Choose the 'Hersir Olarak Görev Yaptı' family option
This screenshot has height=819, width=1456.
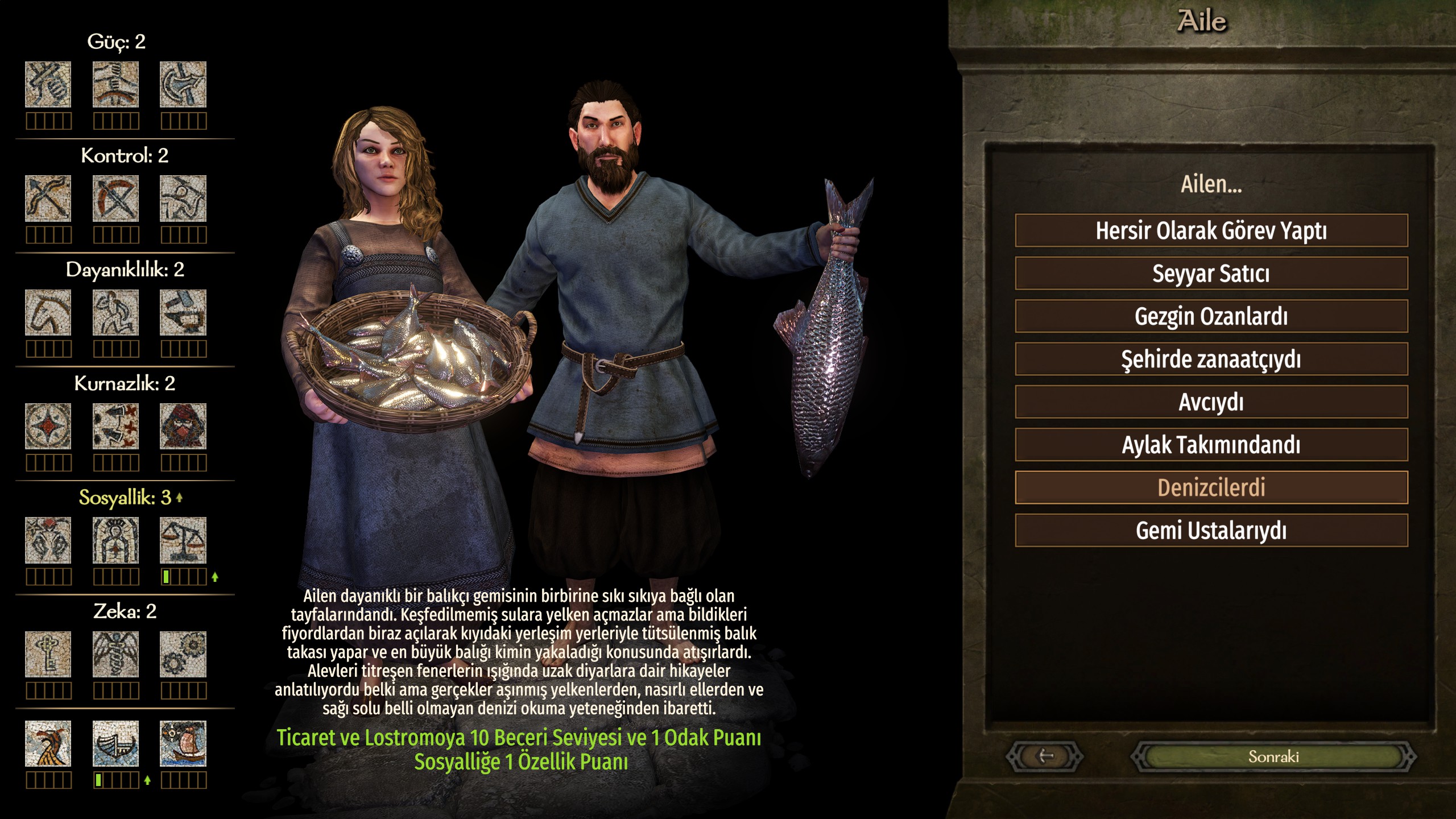click(1211, 230)
